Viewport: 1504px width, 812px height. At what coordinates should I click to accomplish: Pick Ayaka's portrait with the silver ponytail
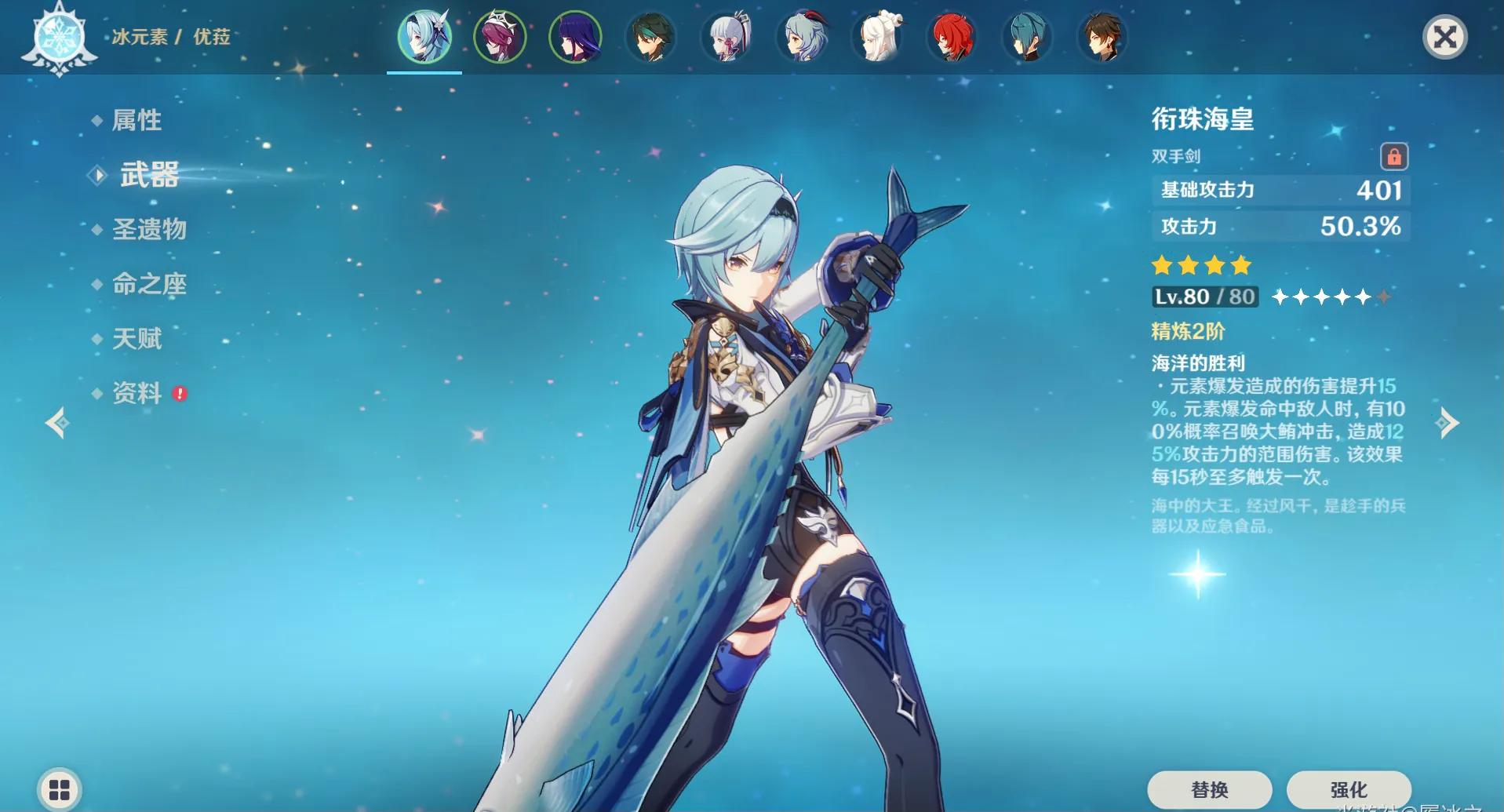coord(727,37)
